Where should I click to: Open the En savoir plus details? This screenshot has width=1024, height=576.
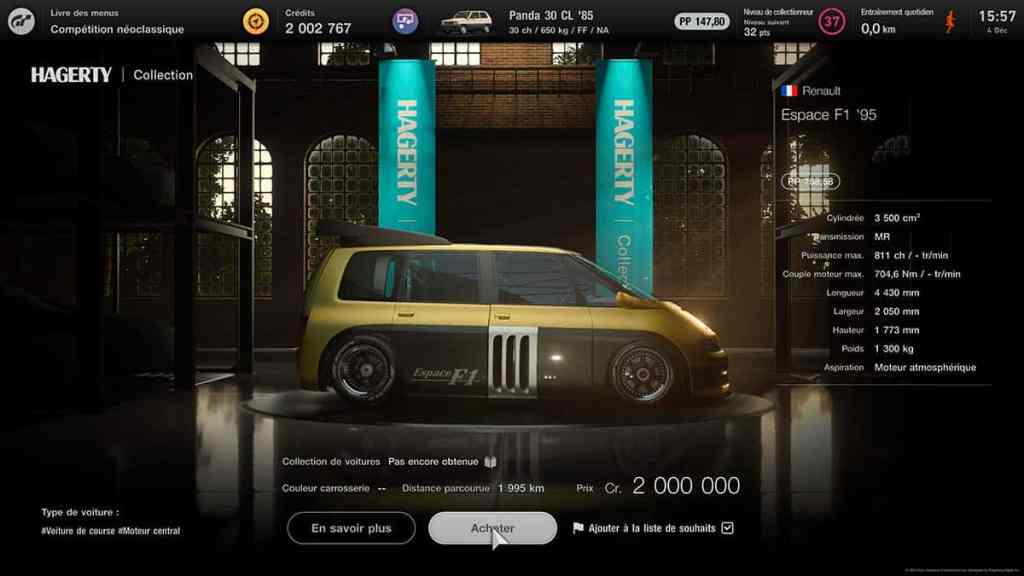point(351,528)
